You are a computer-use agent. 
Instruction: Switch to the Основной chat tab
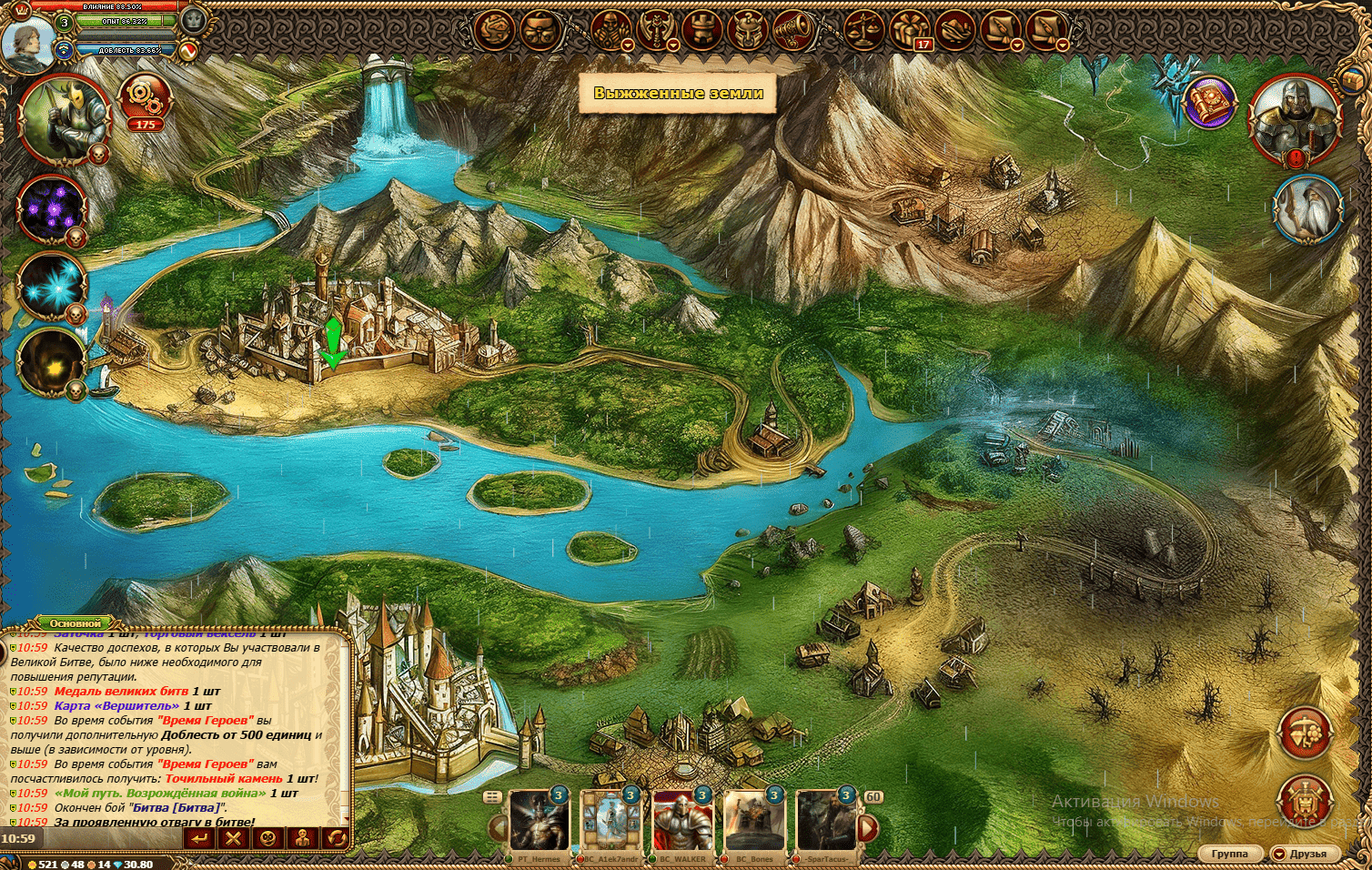pyautogui.click(x=76, y=623)
